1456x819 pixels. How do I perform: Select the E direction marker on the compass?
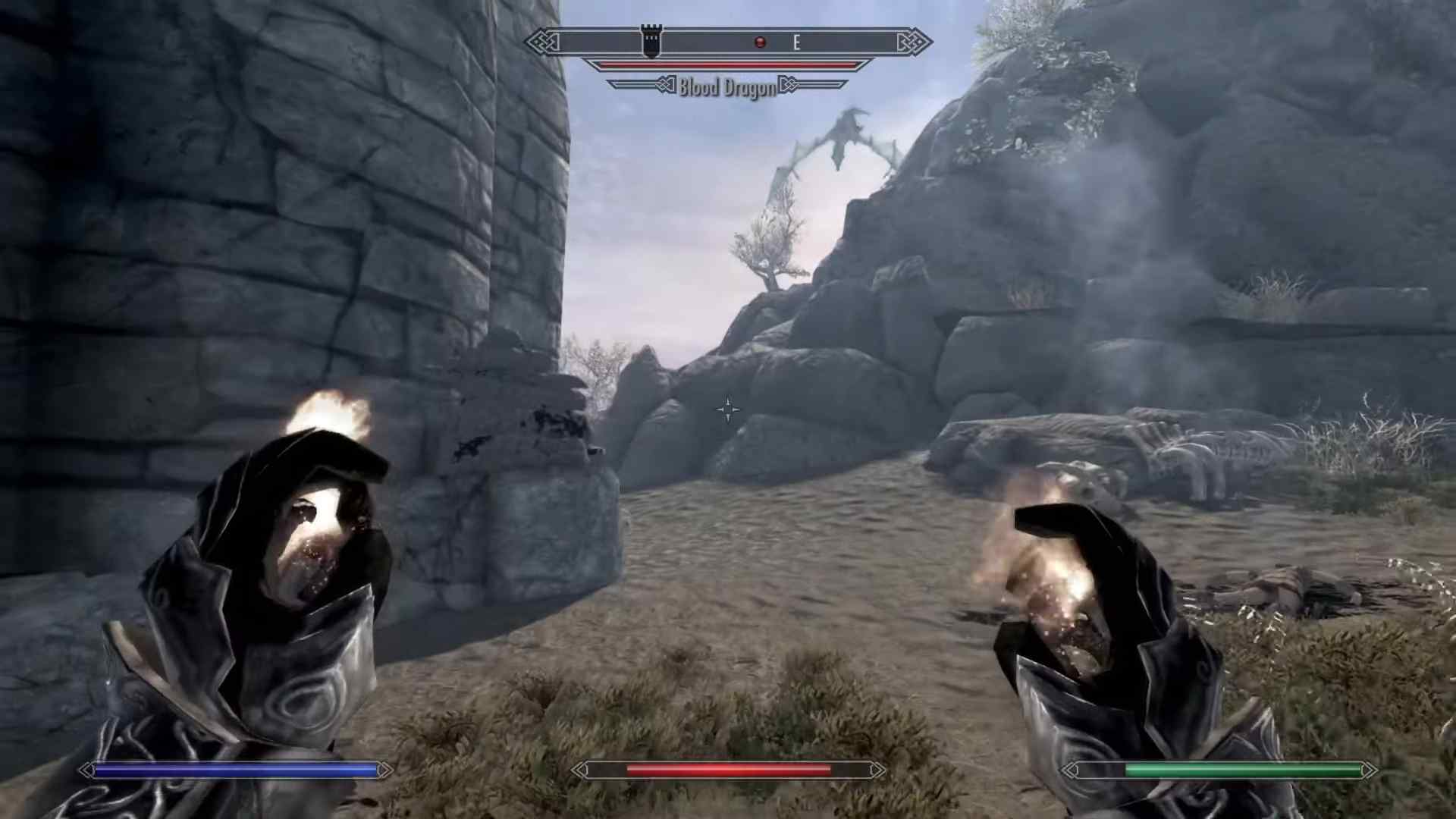[x=796, y=43]
